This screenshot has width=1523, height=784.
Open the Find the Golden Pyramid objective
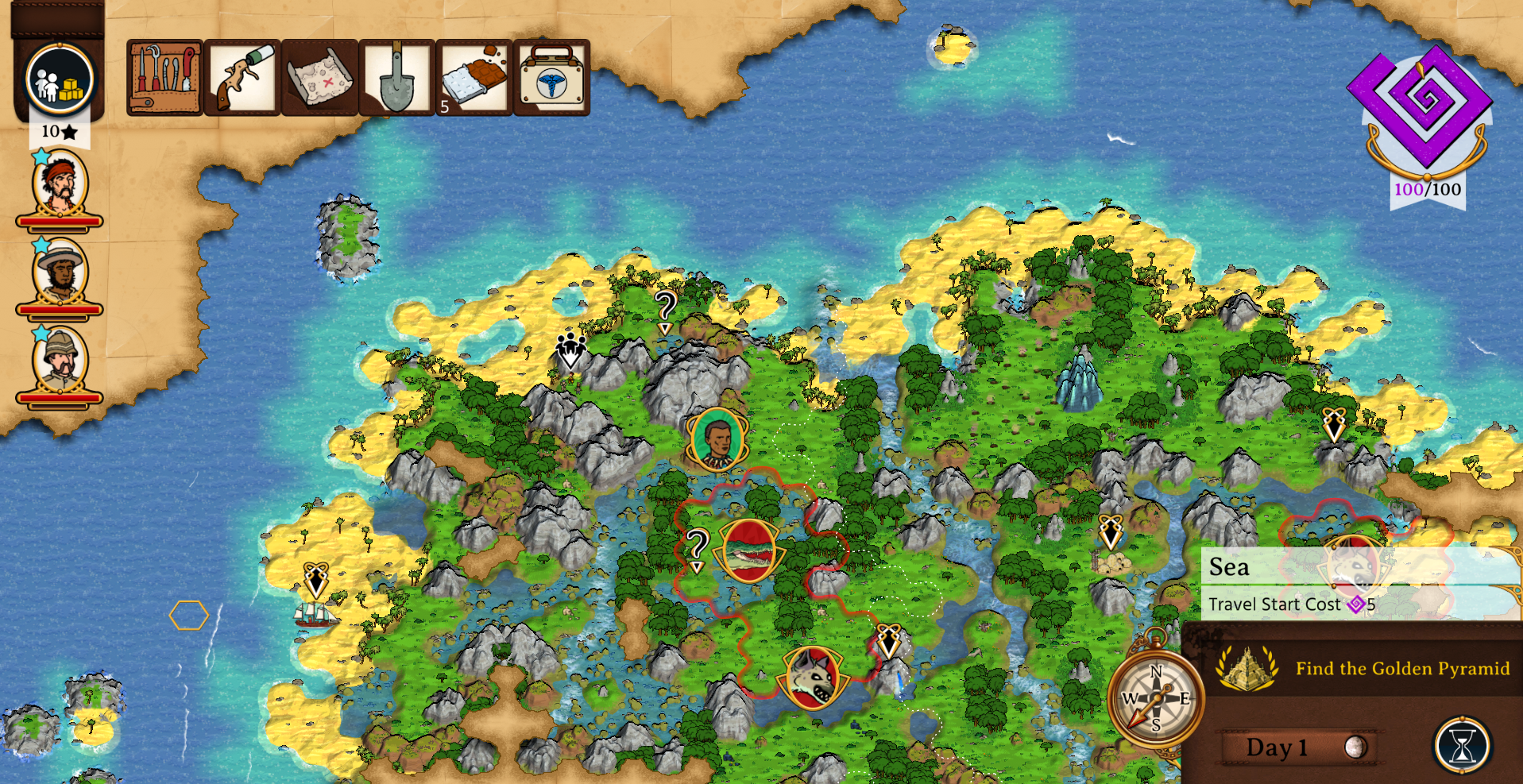coord(1363,669)
